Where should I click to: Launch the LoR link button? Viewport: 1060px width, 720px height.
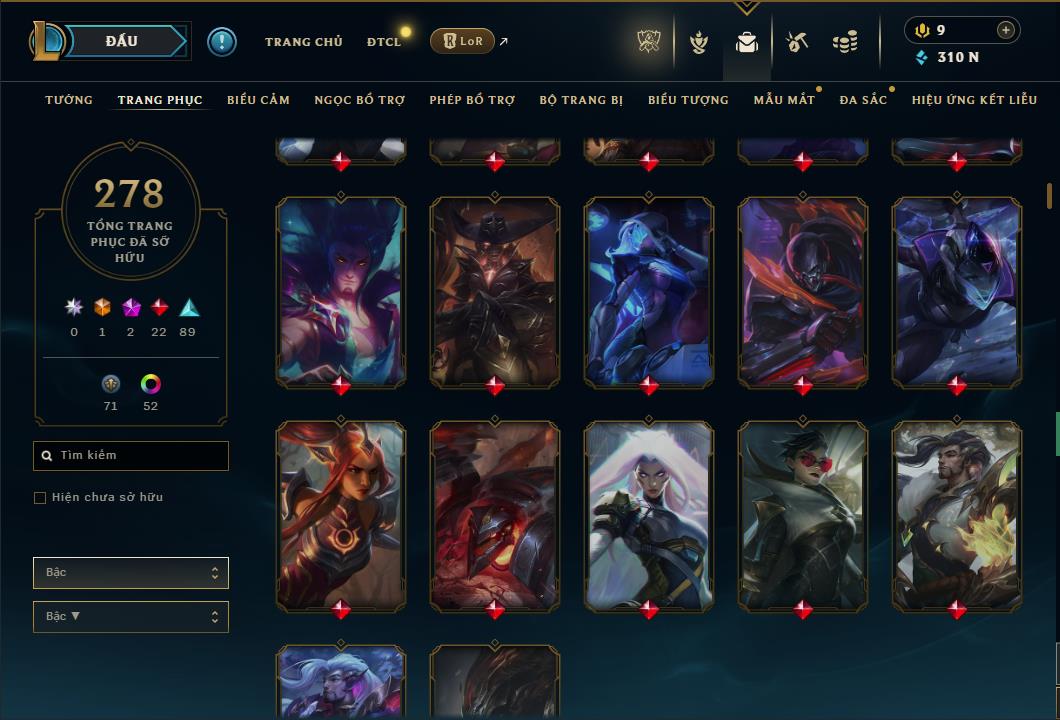461,42
